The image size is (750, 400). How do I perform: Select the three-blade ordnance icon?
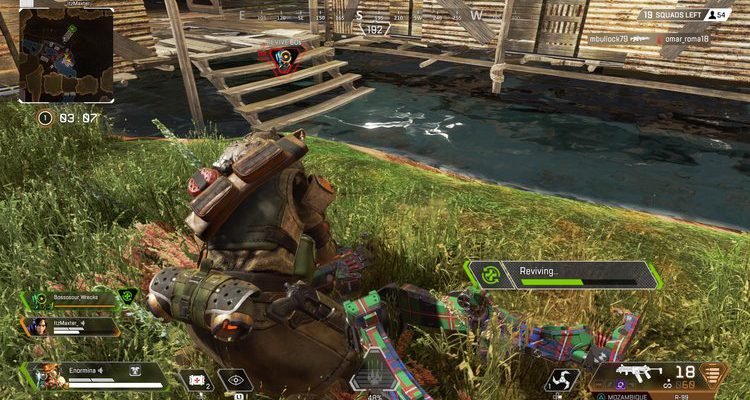point(562,380)
